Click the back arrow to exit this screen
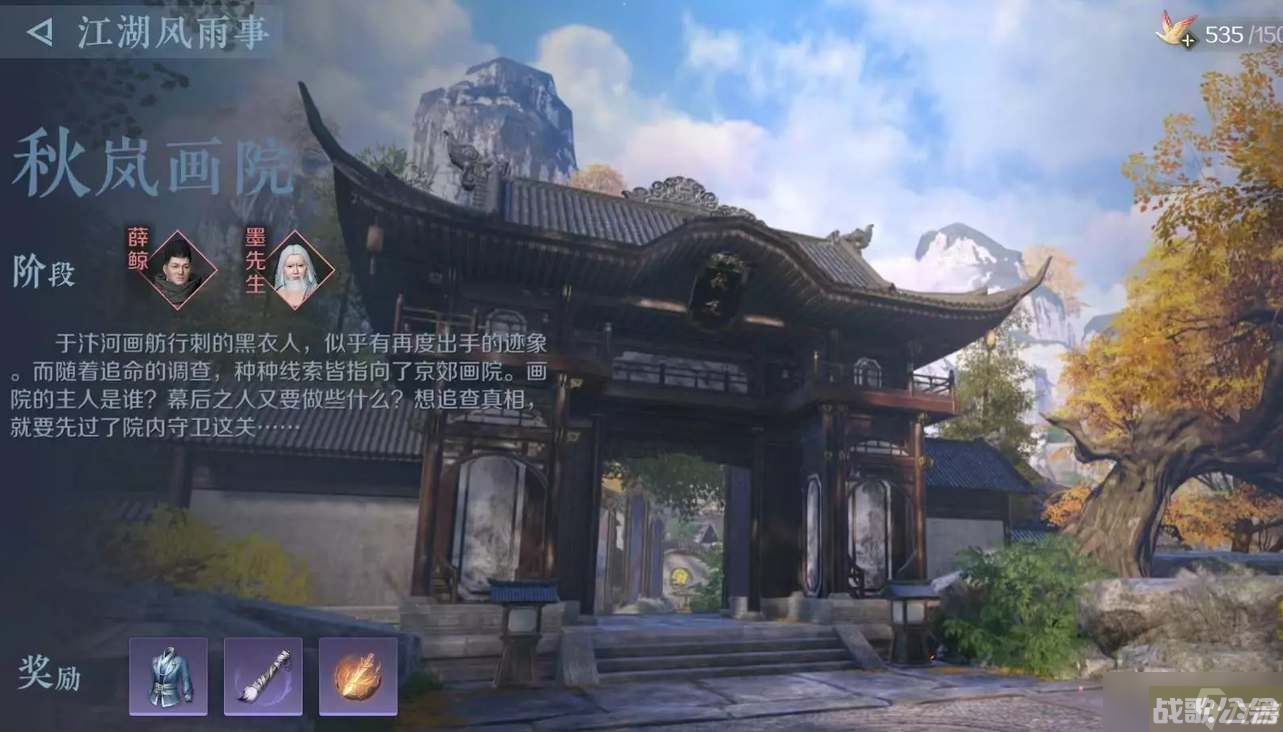 [x=38, y=29]
